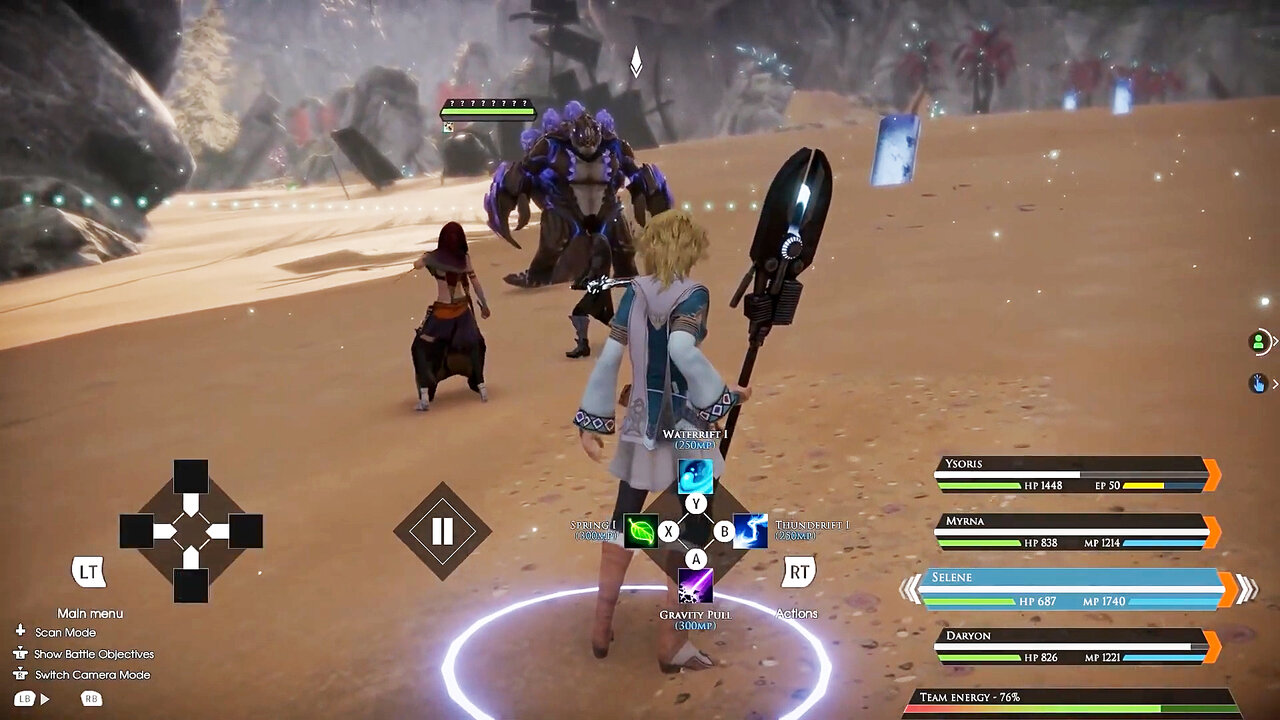The width and height of the screenshot is (1280, 720).
Task: Pick Daryon from the party list
Action: (1075, 646)
